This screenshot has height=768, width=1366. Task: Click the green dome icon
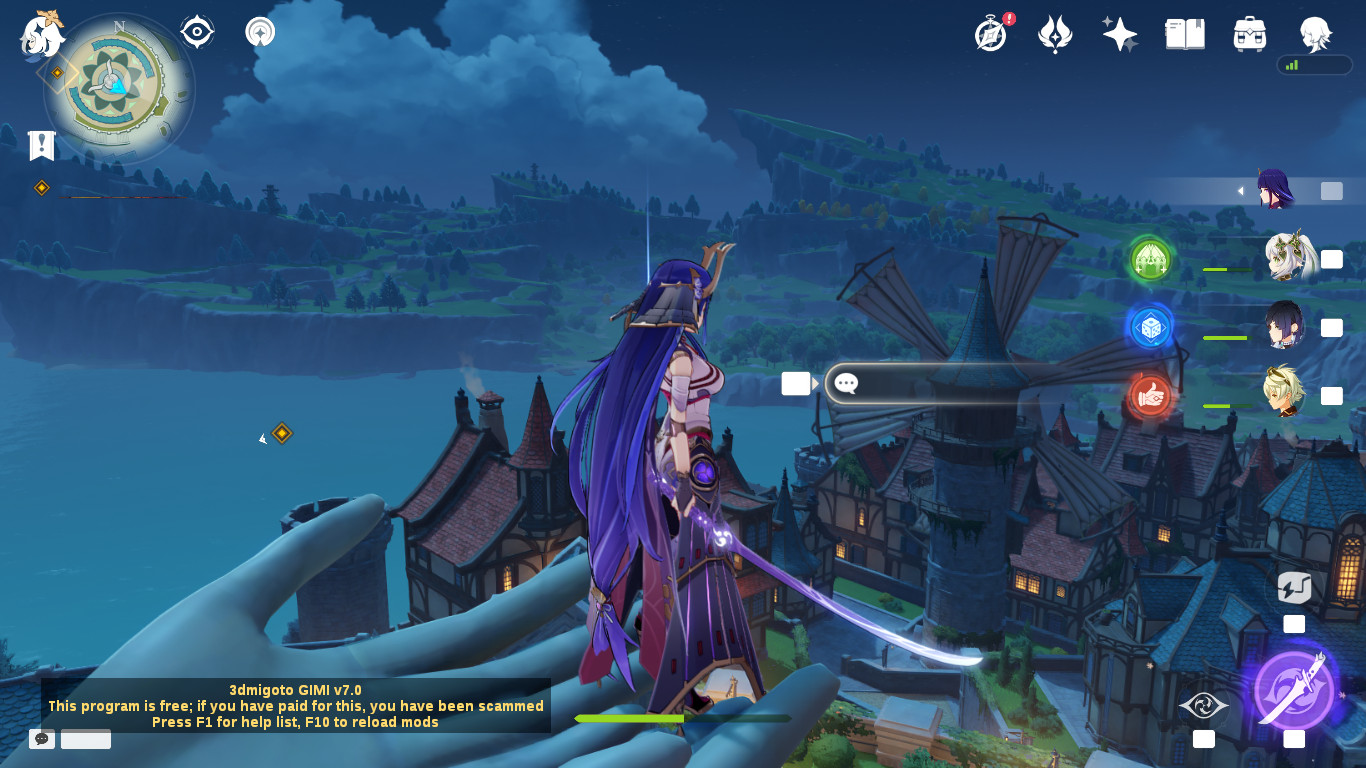coord(1150,259)
